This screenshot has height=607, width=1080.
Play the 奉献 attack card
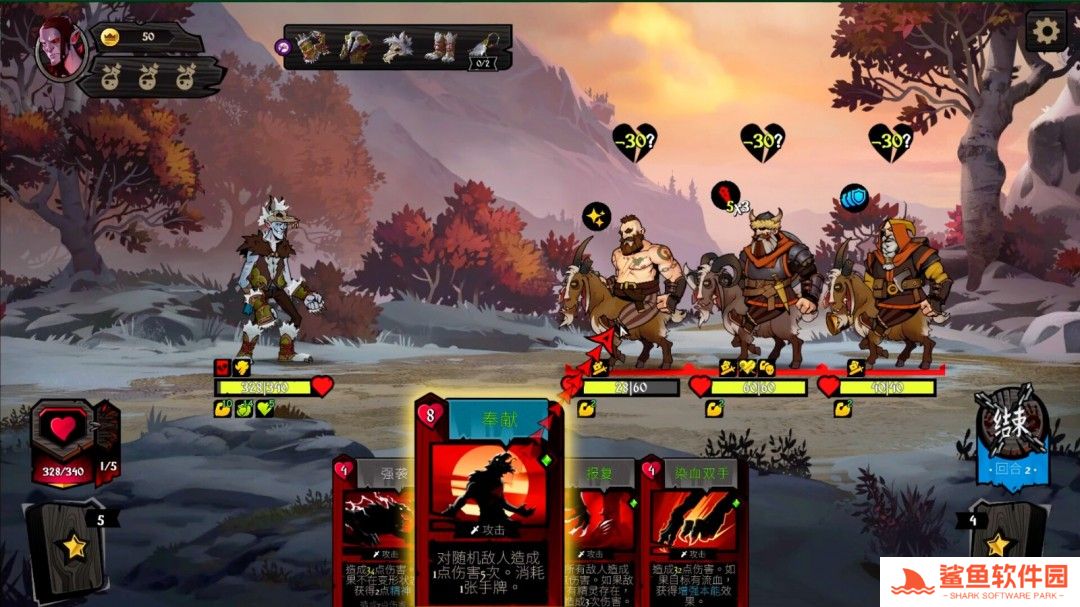coord(488,500)
